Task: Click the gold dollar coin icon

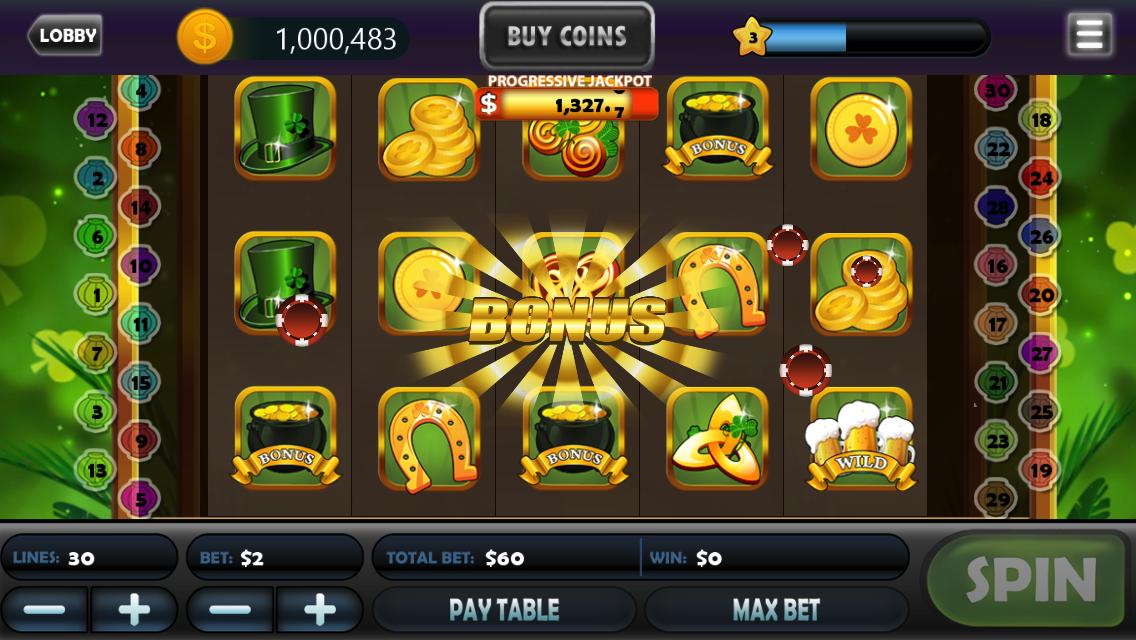Action: click(205, 38)
